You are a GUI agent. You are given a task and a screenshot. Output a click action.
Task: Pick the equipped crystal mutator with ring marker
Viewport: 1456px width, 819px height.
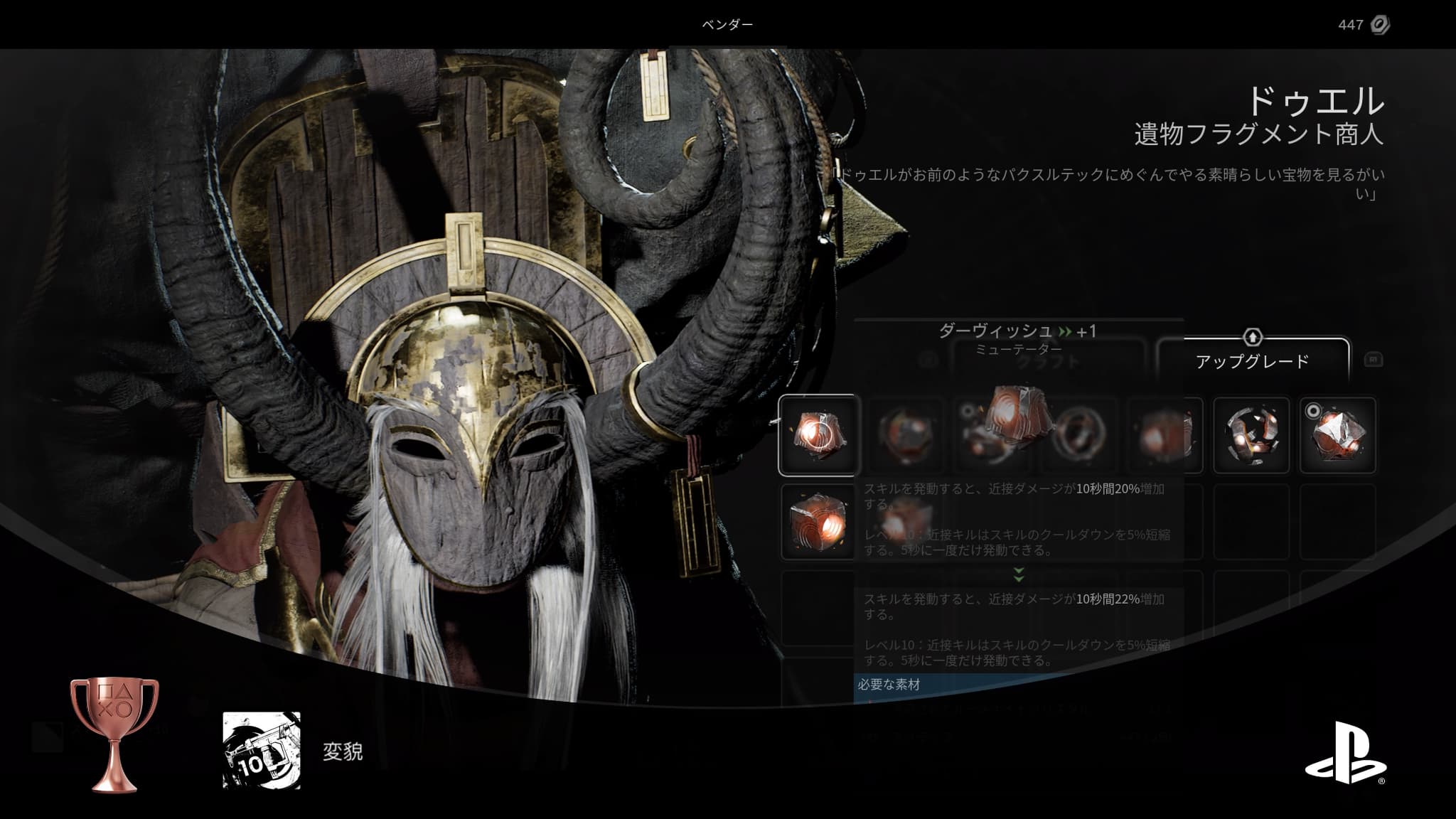[x=1337, y=435]
